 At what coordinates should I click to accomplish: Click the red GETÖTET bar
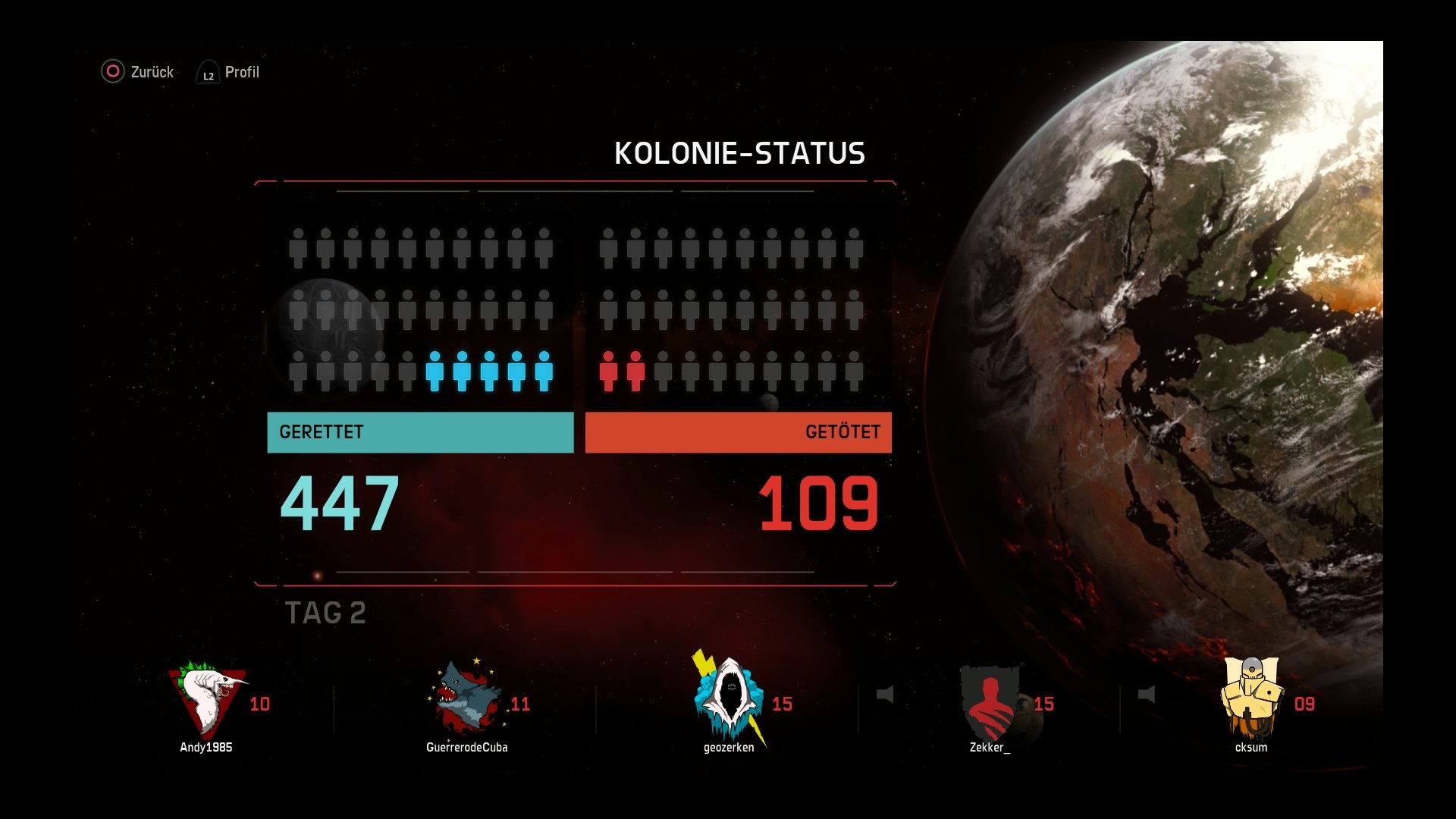[x=739, y=432]
